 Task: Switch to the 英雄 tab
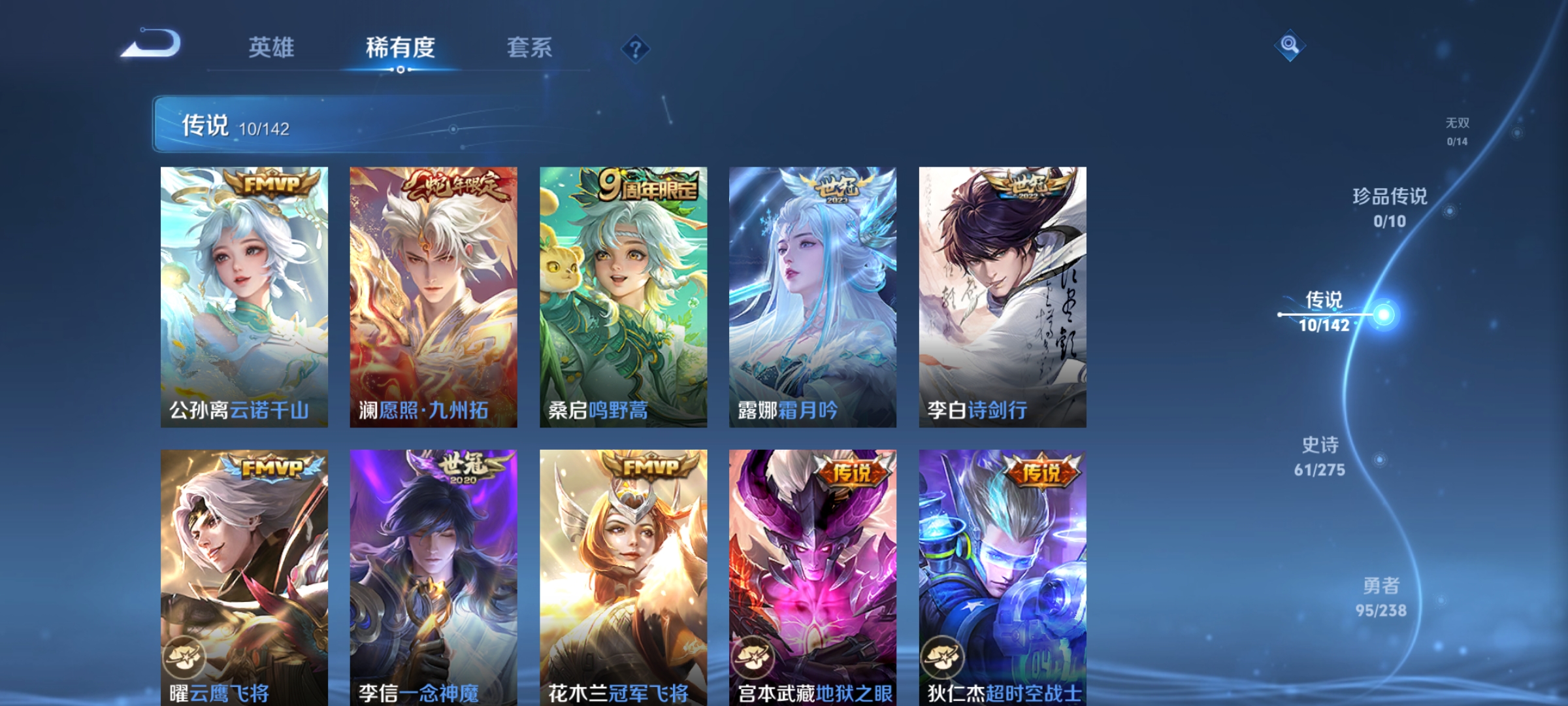[x=274, y=47]
